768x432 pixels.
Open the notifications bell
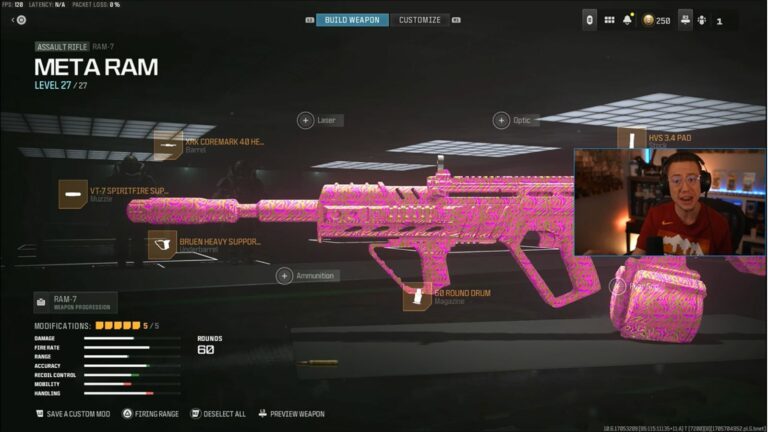click(x=628, y=20)
